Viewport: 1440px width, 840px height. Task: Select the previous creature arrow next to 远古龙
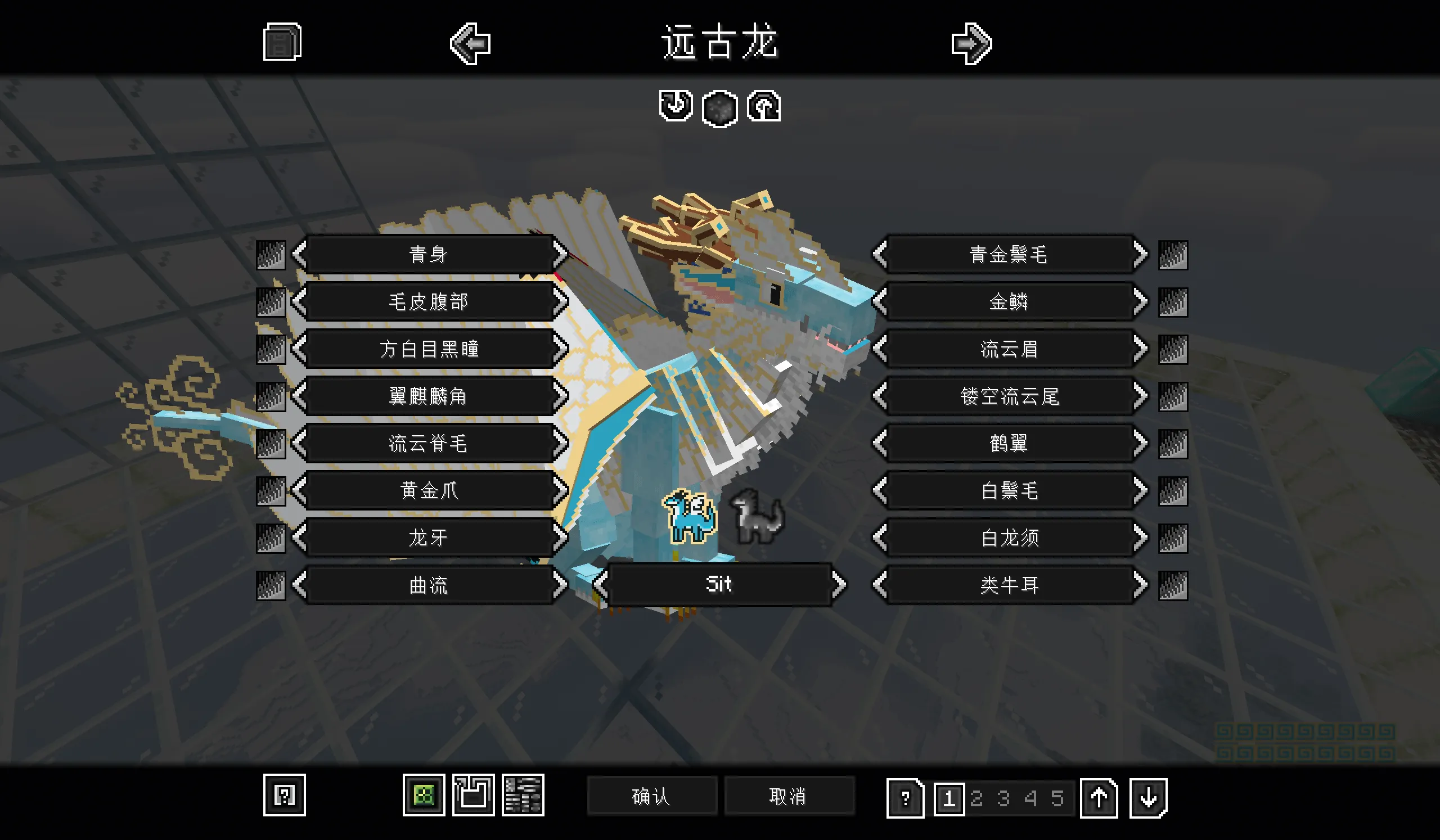coord(470,44)
